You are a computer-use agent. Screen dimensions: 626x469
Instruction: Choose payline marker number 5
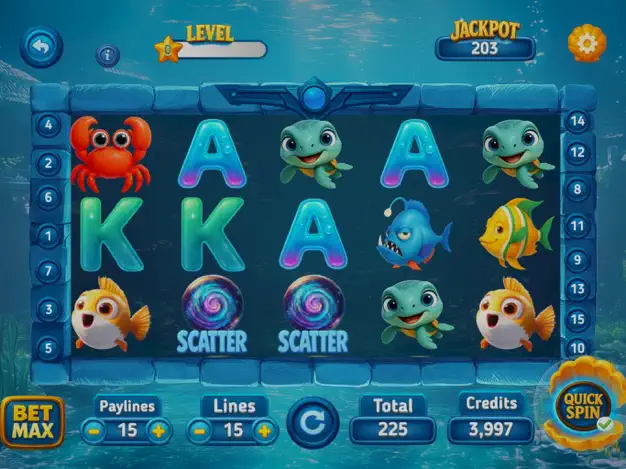click(x=48, y=348)
